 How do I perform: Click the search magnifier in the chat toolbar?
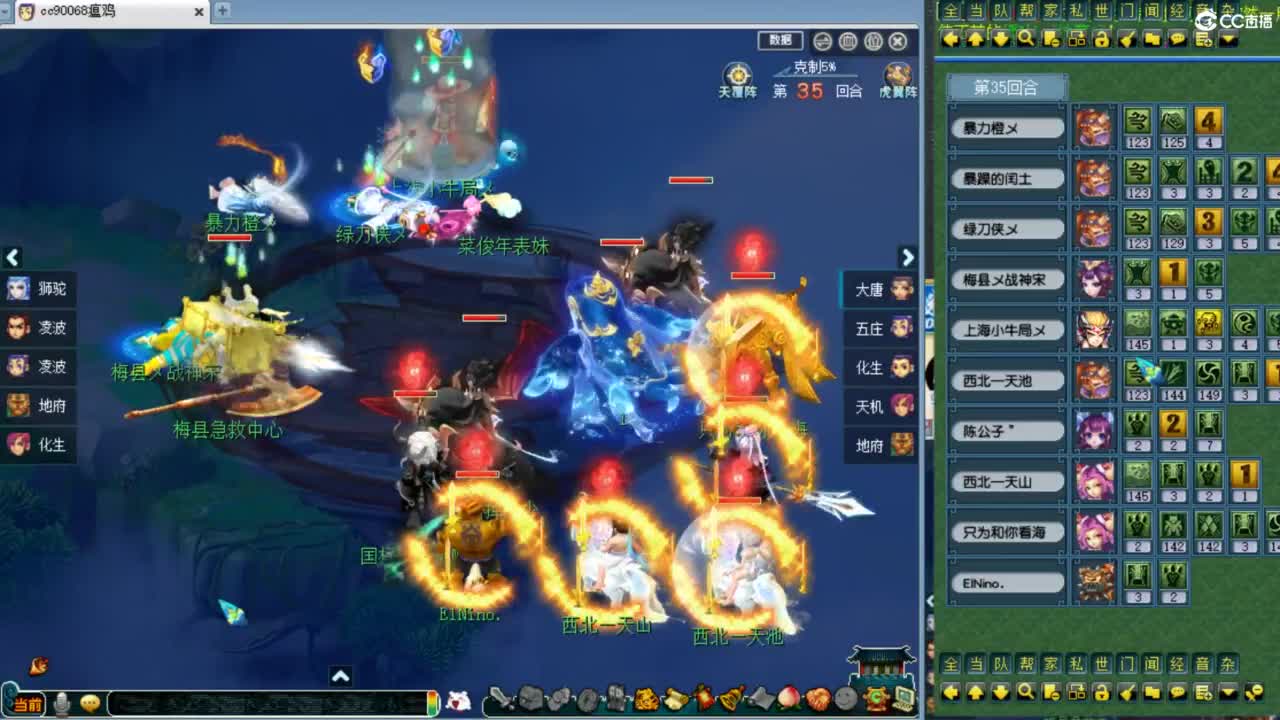pyautogui.click(x=1026, y=37)
